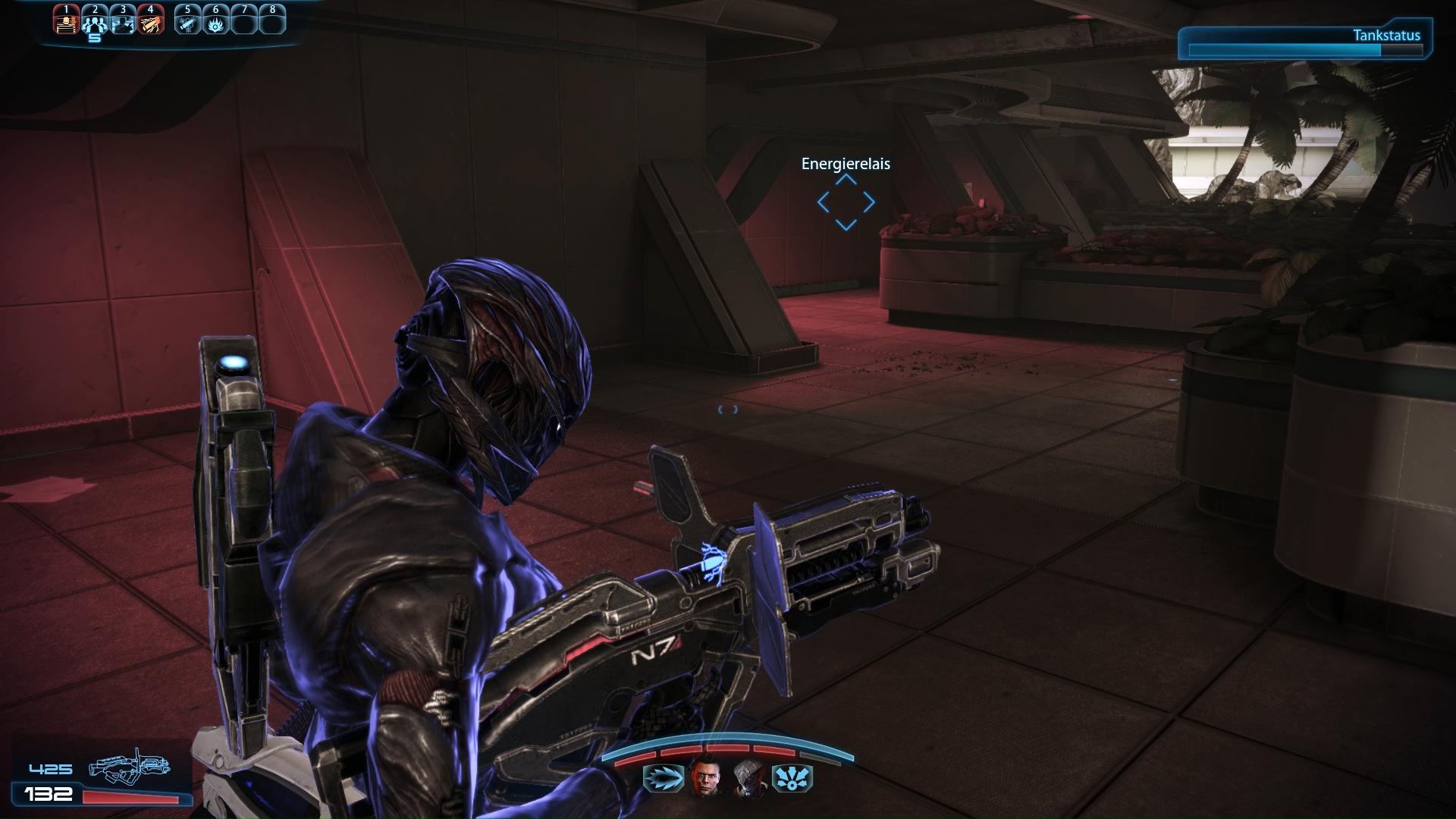
Task: Select the Disruptor Ammo power in slot 4
Action: tap(151, 21)
